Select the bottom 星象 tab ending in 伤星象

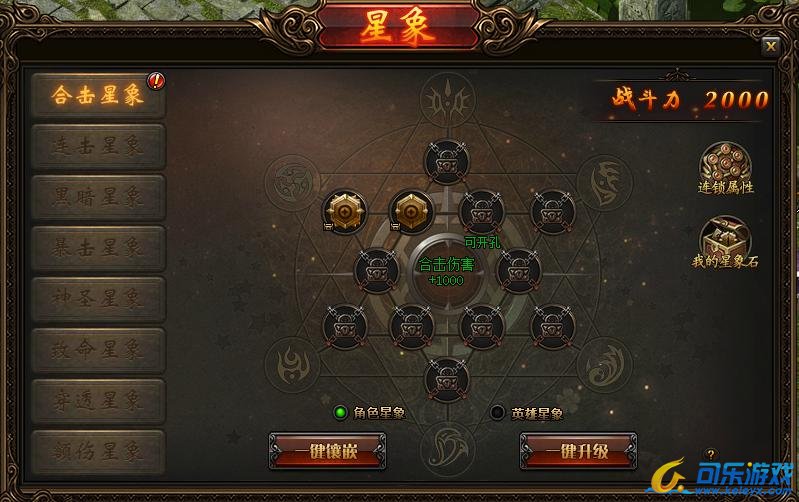(98, 451)
